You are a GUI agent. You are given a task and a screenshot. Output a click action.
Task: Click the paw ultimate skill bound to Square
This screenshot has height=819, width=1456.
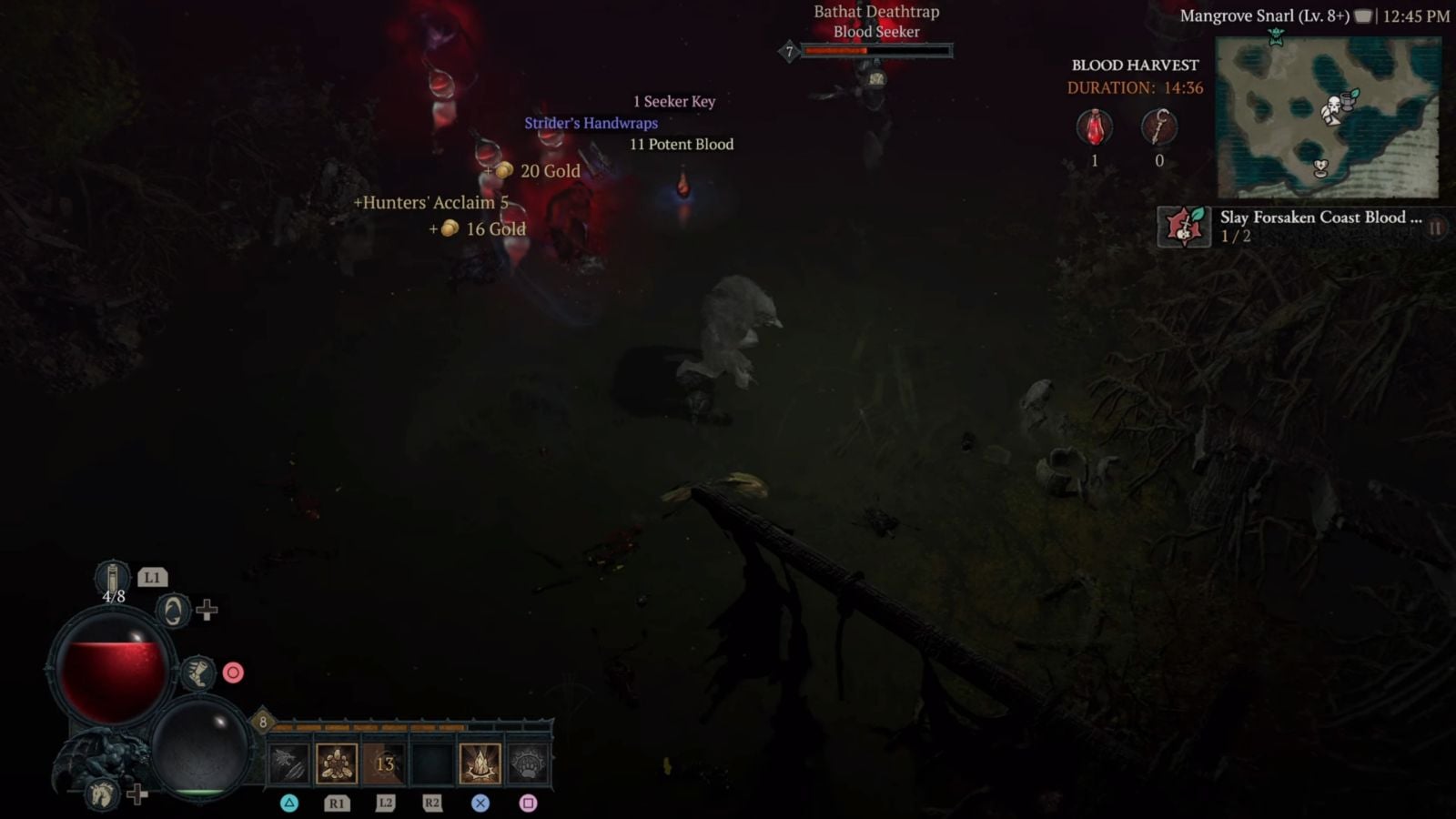coord(526,763)
